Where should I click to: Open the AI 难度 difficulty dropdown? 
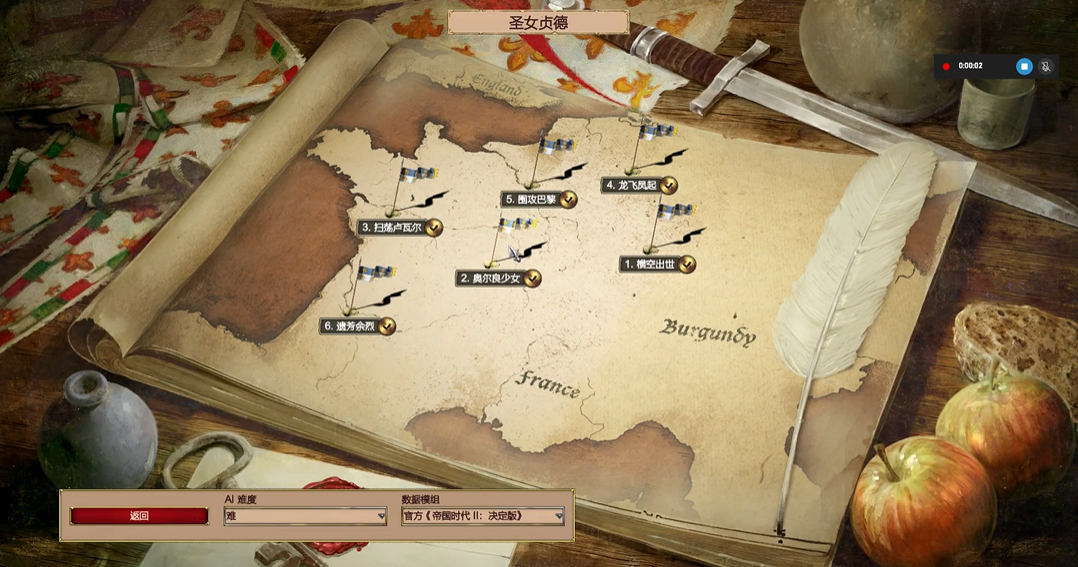pyautogui.click(x=305, y=516)
